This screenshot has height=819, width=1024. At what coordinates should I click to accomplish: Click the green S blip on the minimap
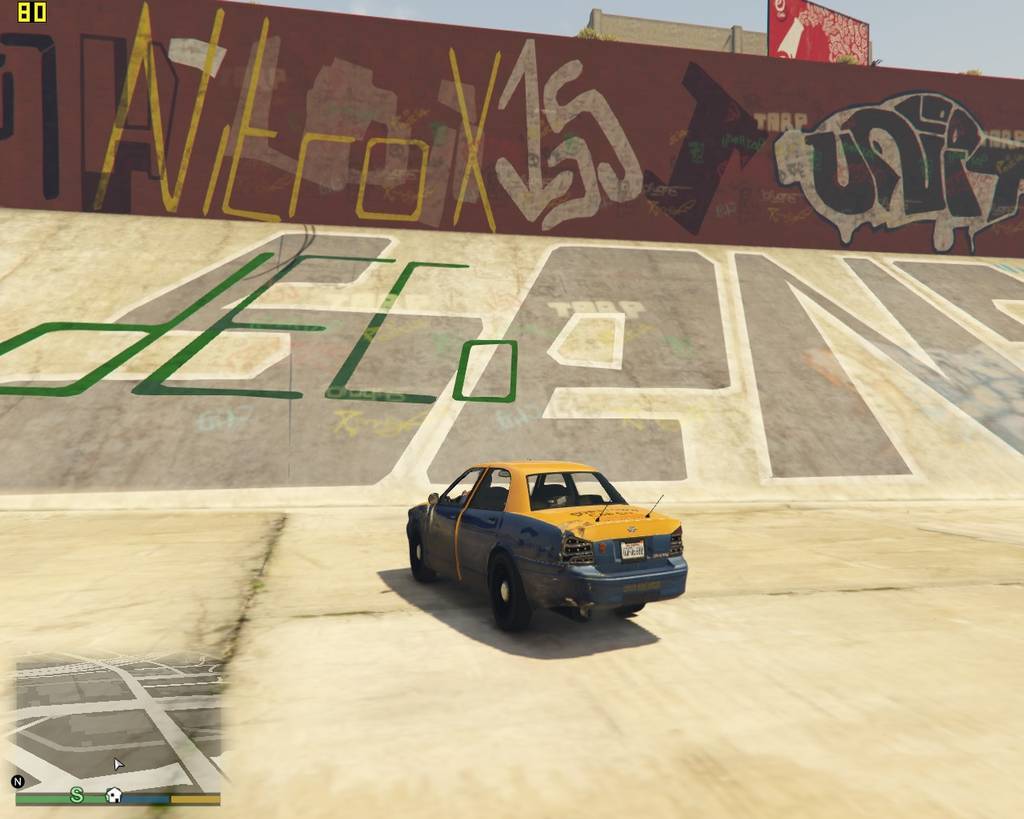77,795
